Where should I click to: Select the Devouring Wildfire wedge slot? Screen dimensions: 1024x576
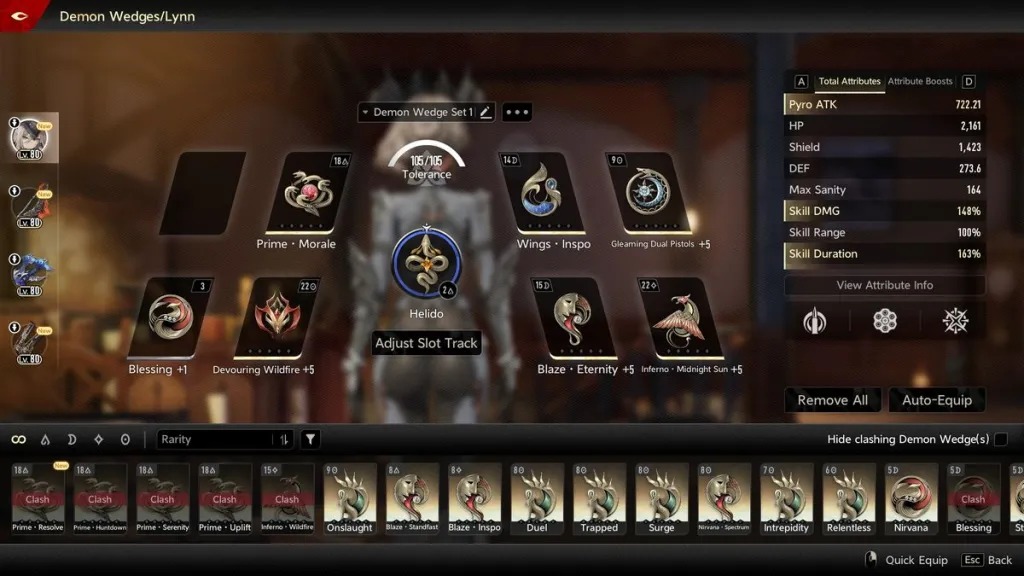tap(274, 318)
